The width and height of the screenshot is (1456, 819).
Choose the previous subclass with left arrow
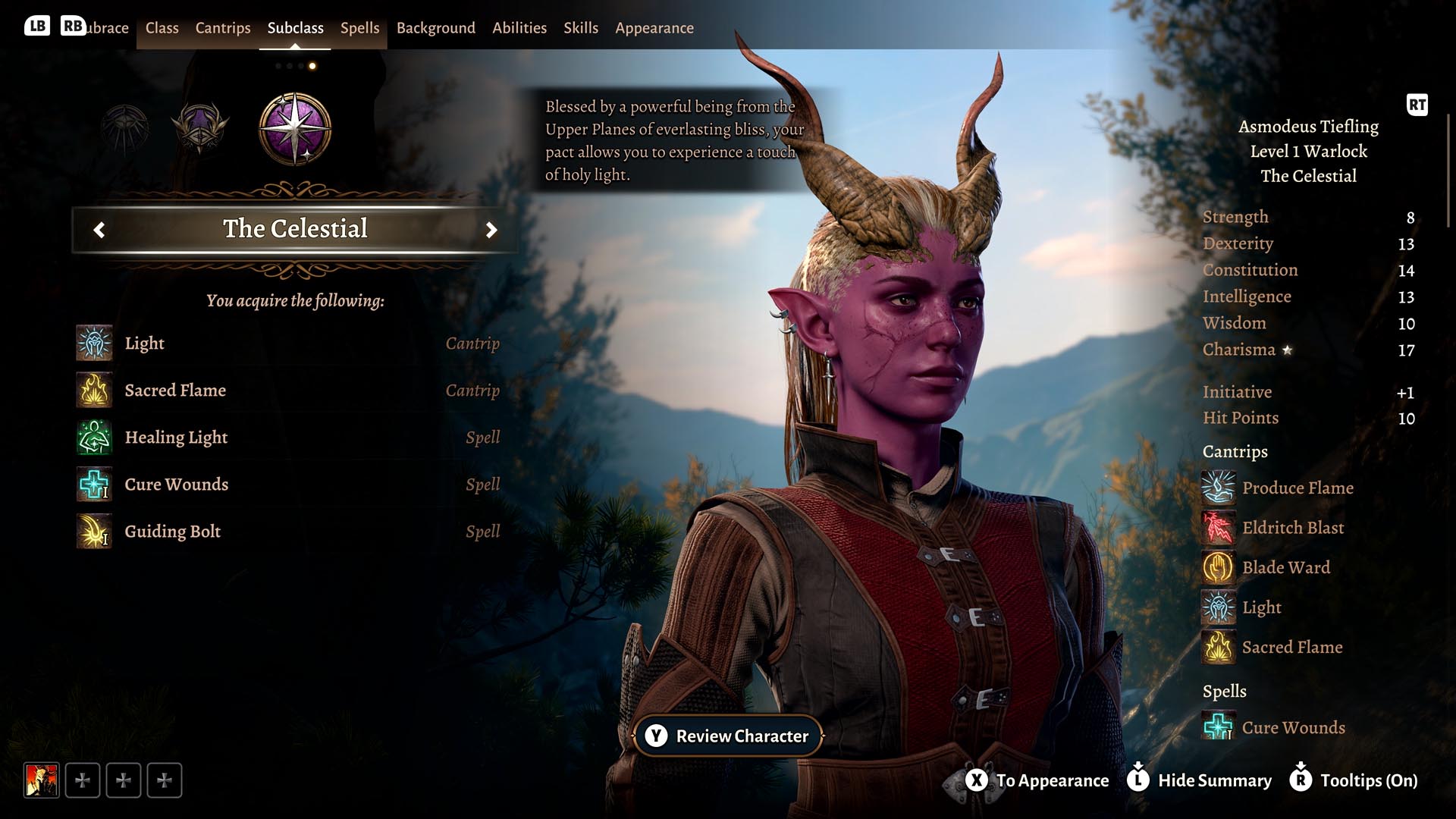(99, 230)
